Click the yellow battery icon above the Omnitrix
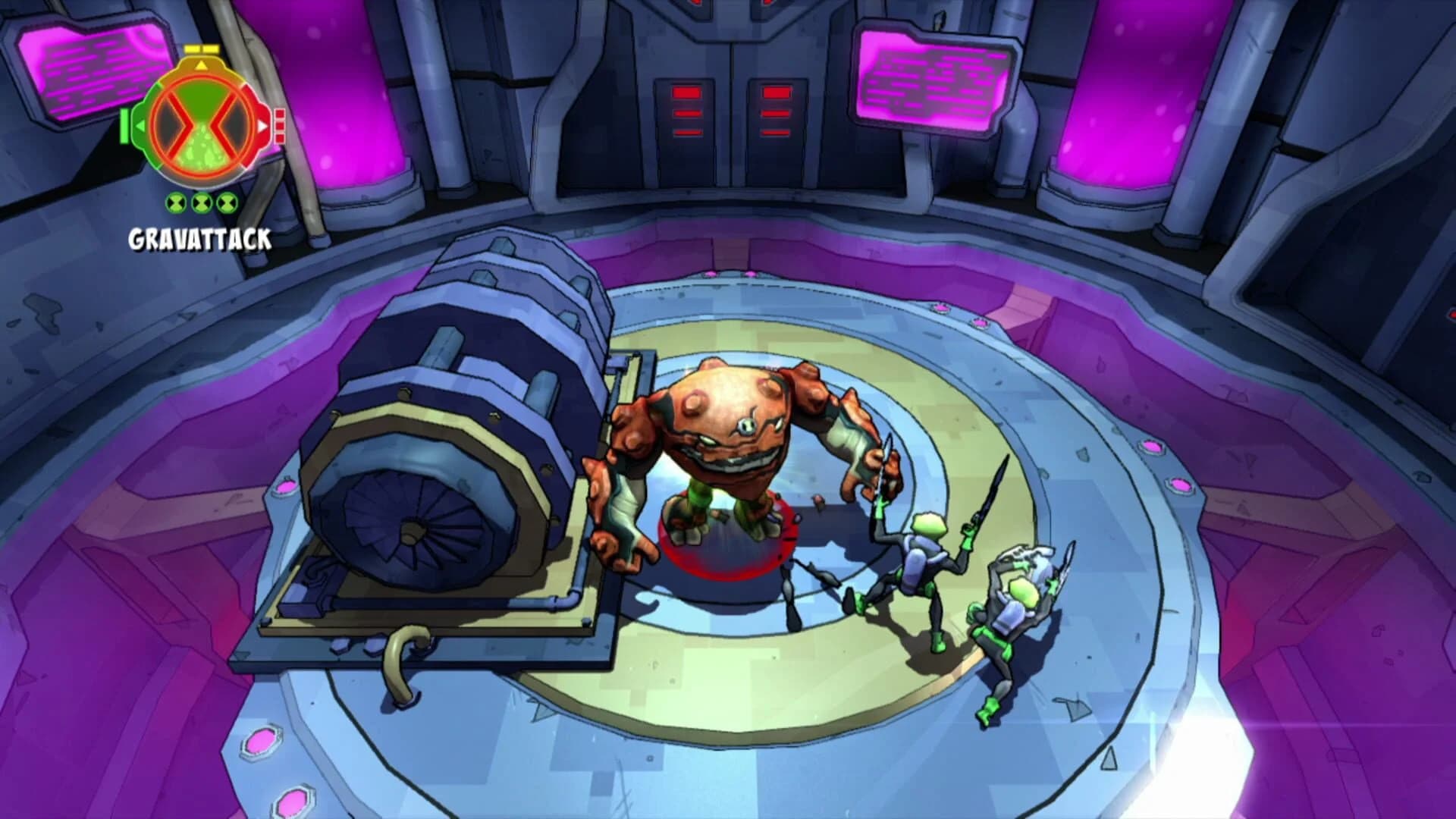Image resolution: width=1456 pixels, height=819 pixels. click(x=202, y=49)
